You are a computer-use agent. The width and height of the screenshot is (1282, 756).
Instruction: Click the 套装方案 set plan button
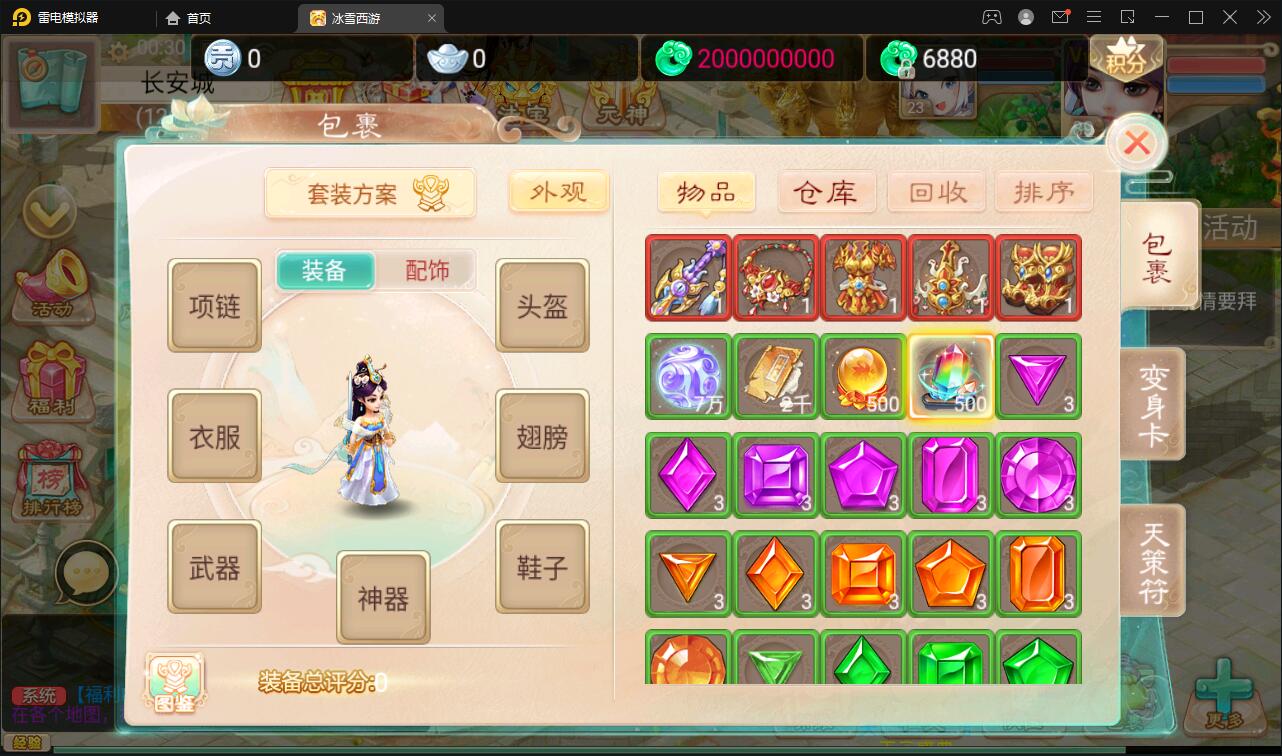(x=370, y=192)
